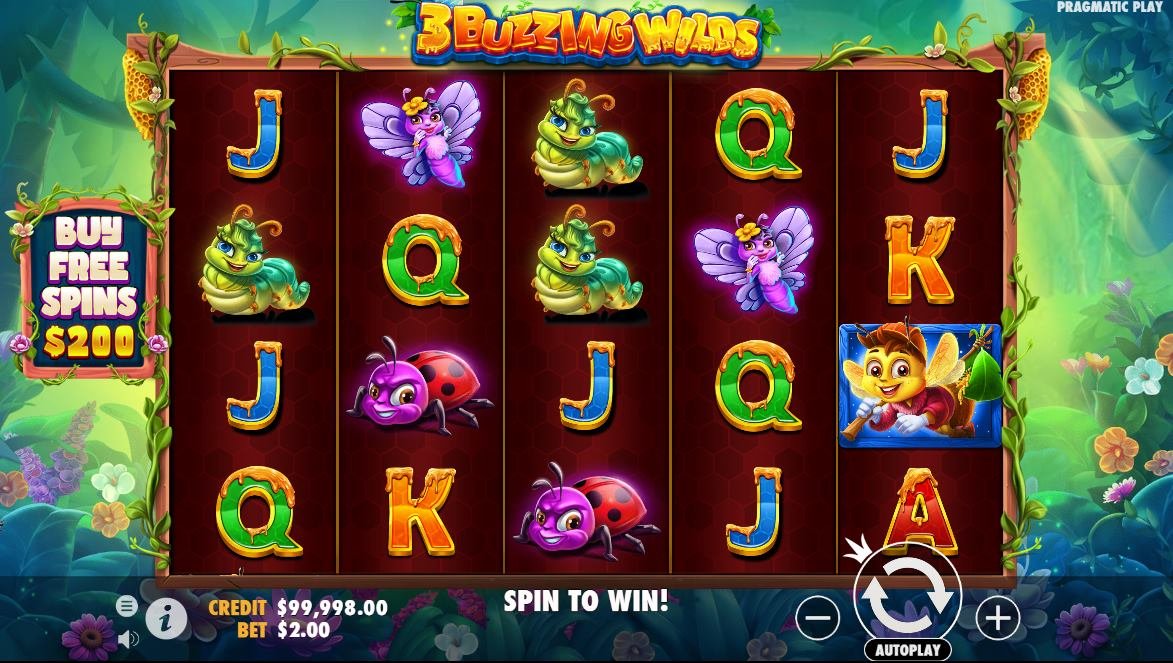The width and height of the screenshot is (1173, 663).
Task: Toggle the sound speaker icon
Action: tap(127, 637)
